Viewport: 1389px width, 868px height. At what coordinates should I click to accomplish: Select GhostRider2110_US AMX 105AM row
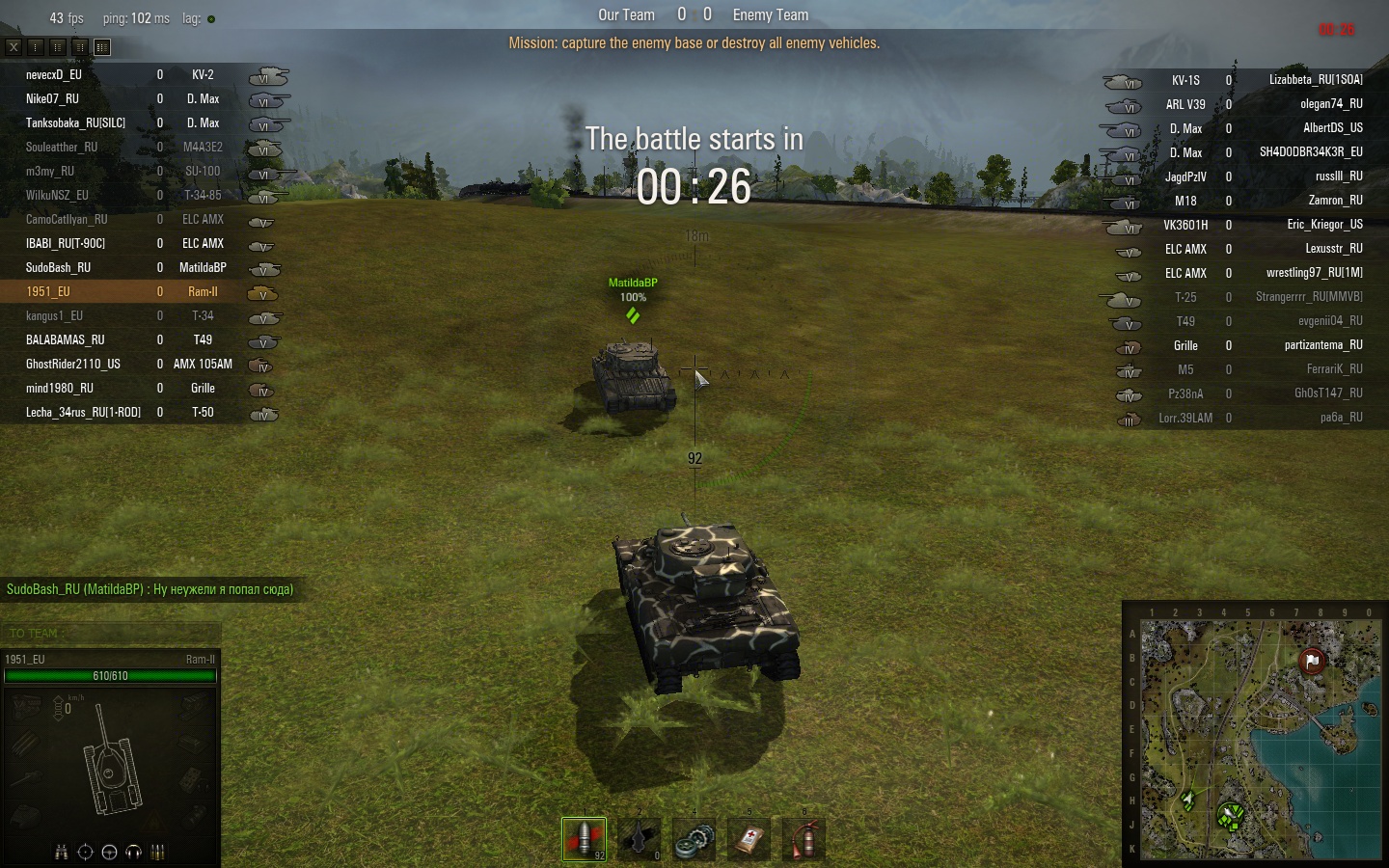145,364
